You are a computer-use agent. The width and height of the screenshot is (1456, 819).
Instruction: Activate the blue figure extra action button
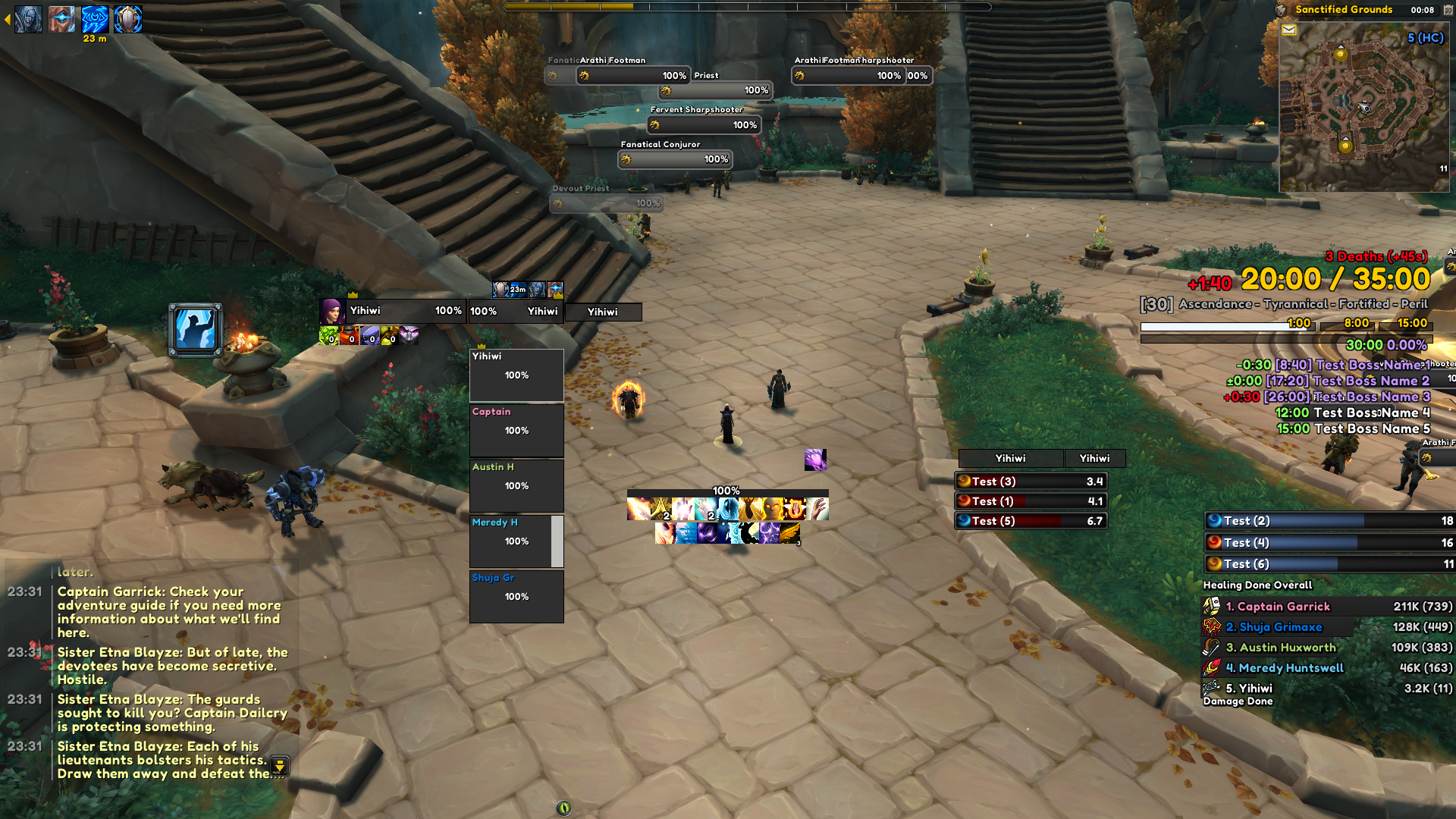tap(196, 330)
